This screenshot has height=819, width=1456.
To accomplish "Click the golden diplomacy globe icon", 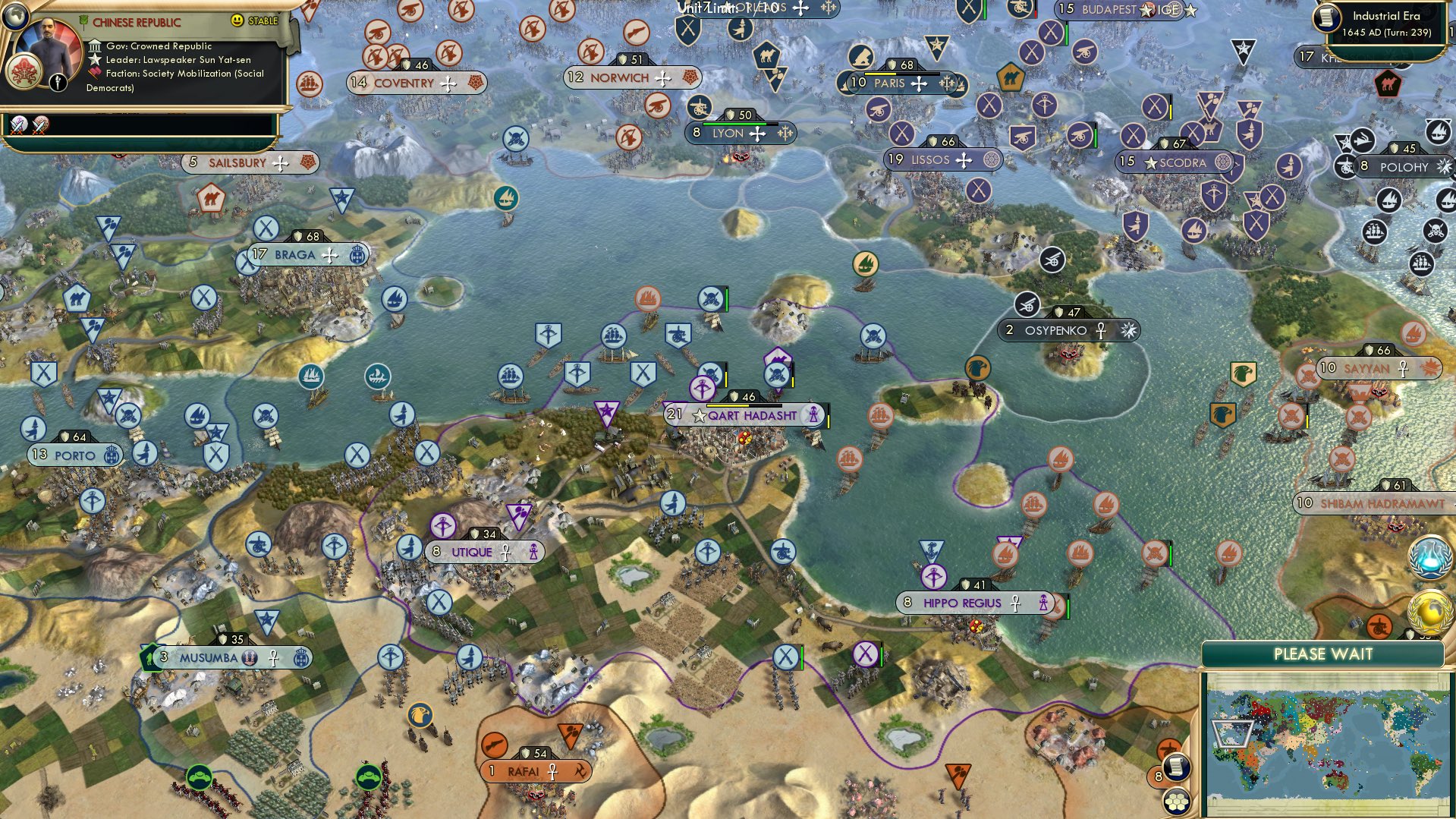I will (x=1429, y=610).
